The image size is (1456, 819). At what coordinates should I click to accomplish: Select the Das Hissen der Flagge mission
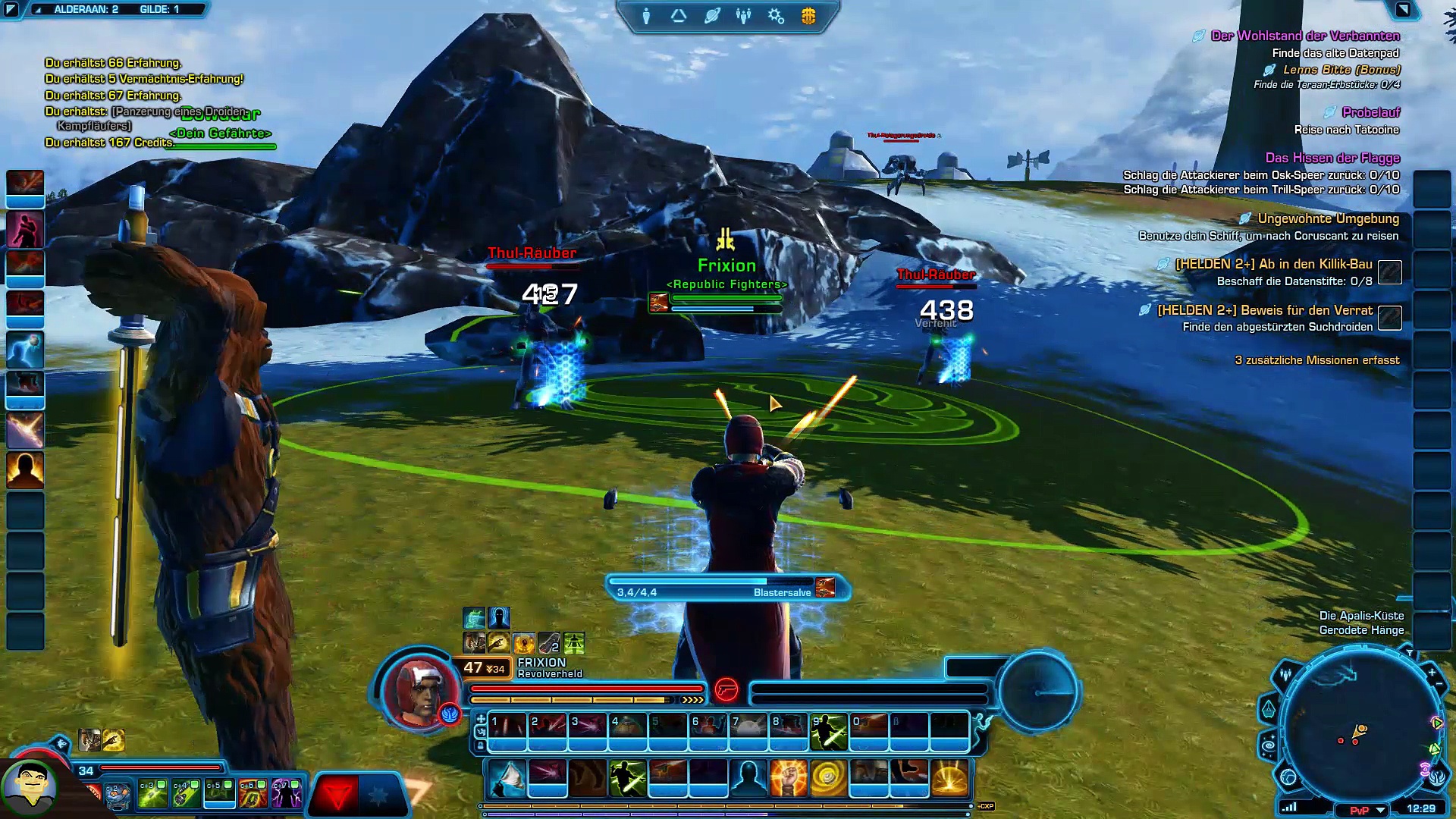pos(1332,158)
